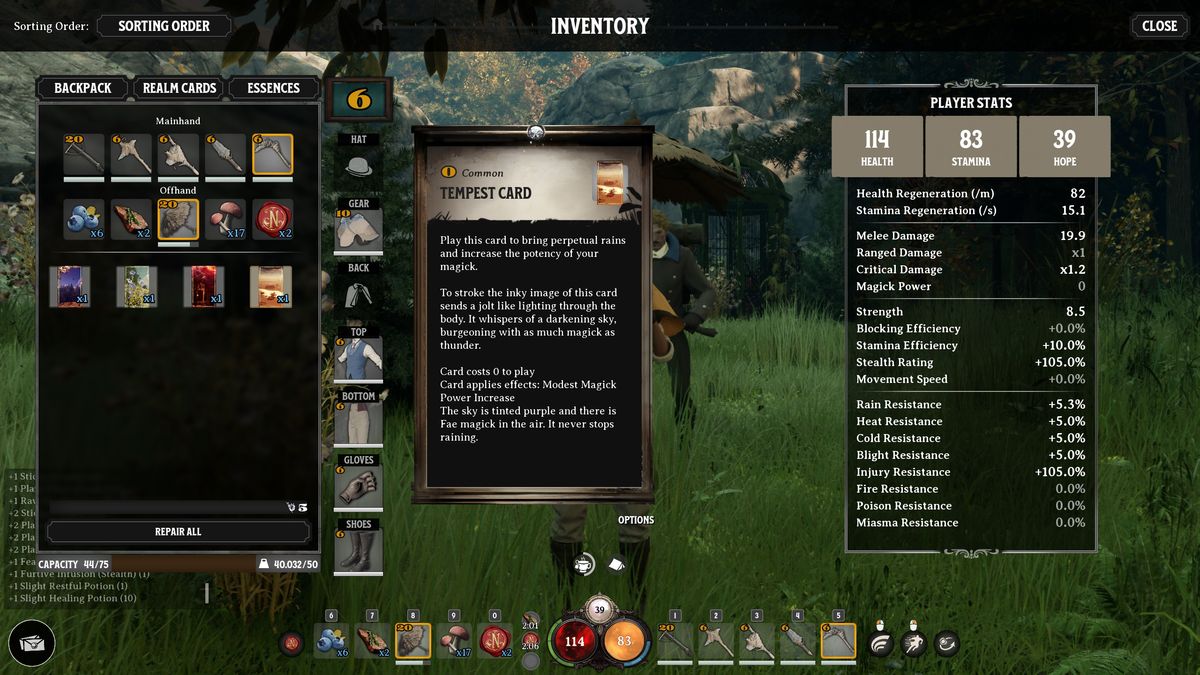The image size is (1200, 675).
Task: Select the mushroom stack of 17 in the inventory
Action: tap(225, 220)
